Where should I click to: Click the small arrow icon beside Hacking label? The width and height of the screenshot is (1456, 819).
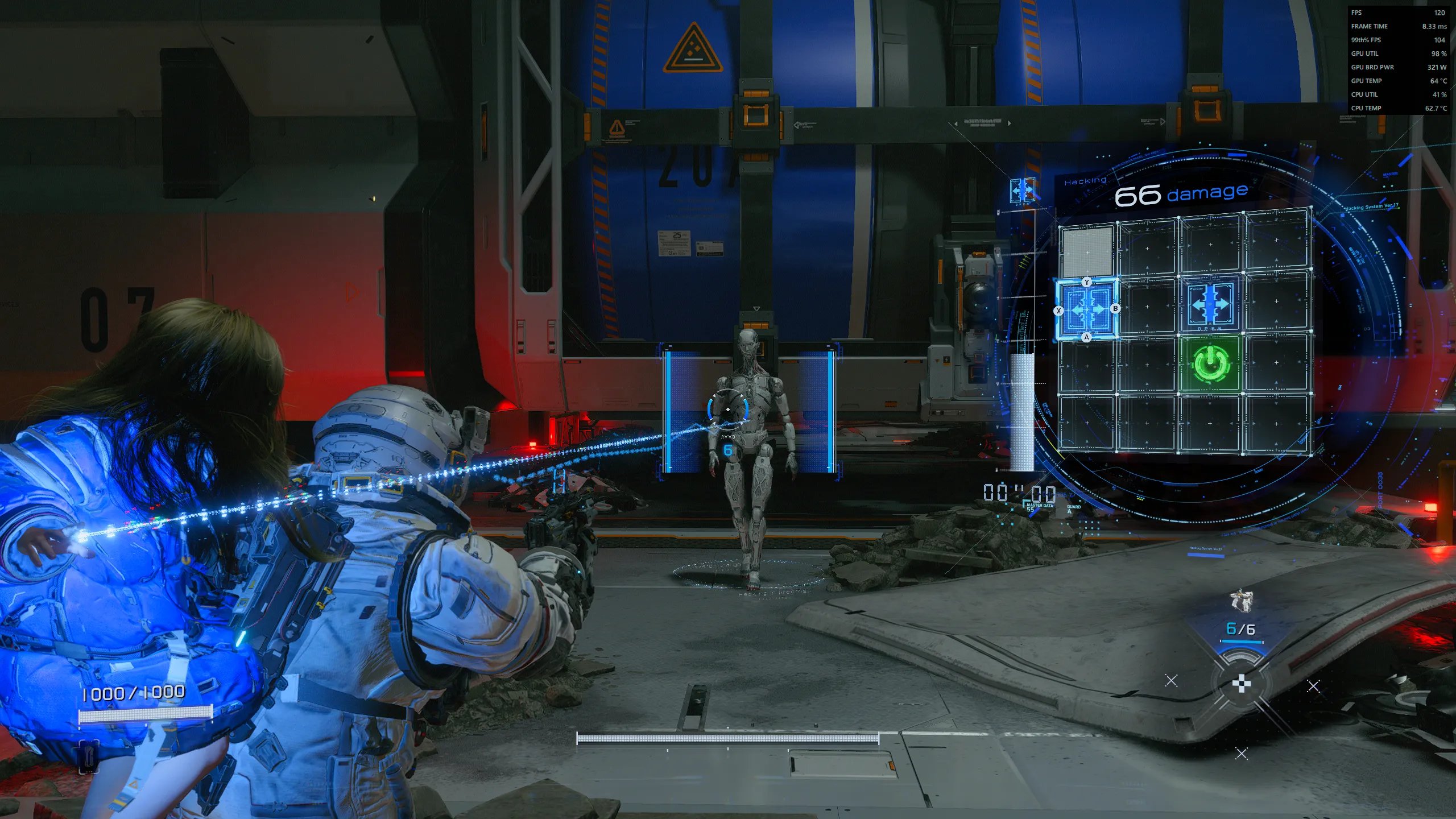click(1022, 190)
